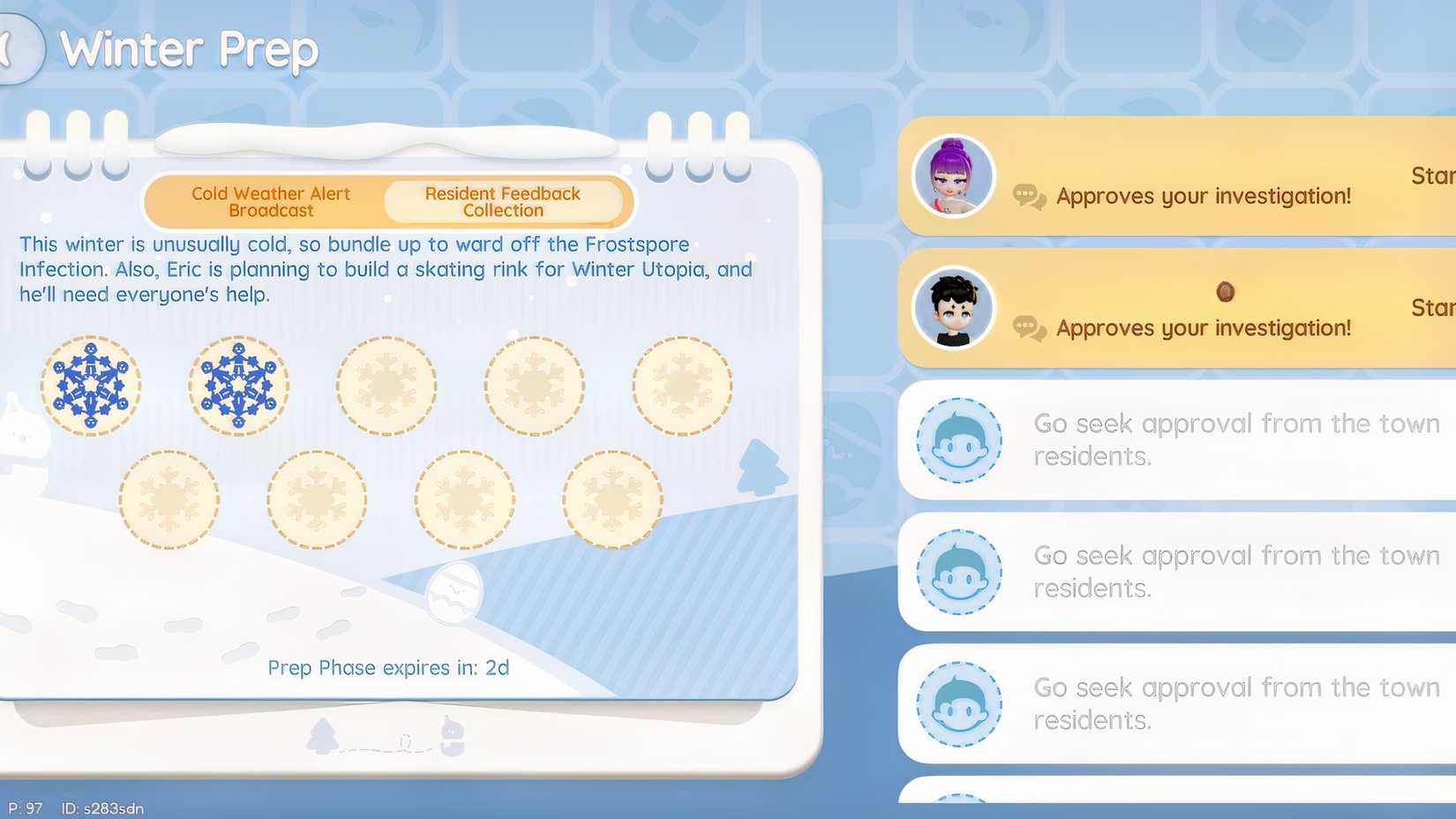The image size is (1456, 819).
Task: Select the second blue snowflake stamp
Action: pyautogui.click(x=238, y=386)
